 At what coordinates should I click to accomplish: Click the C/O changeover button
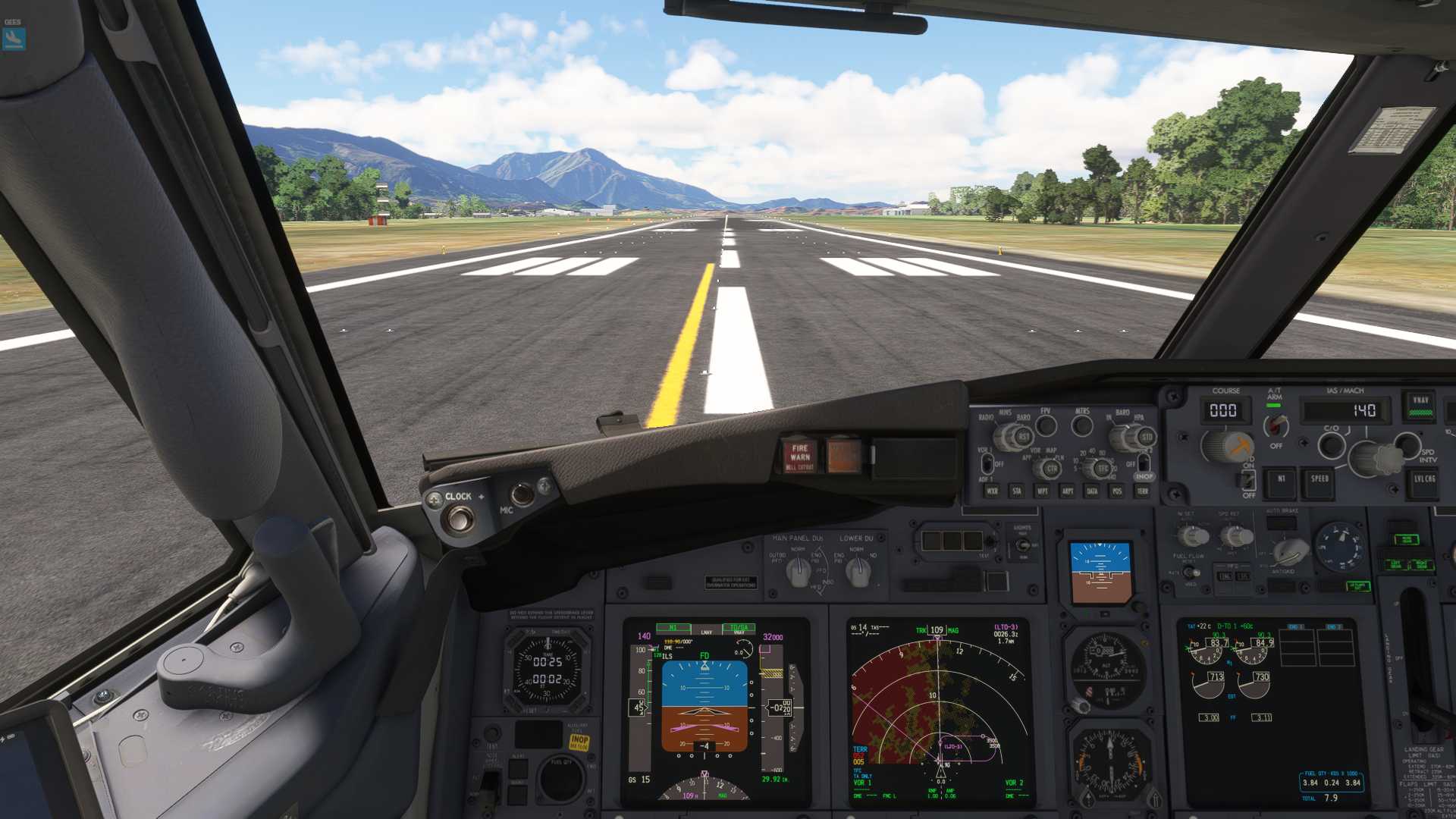(1332, 446)
